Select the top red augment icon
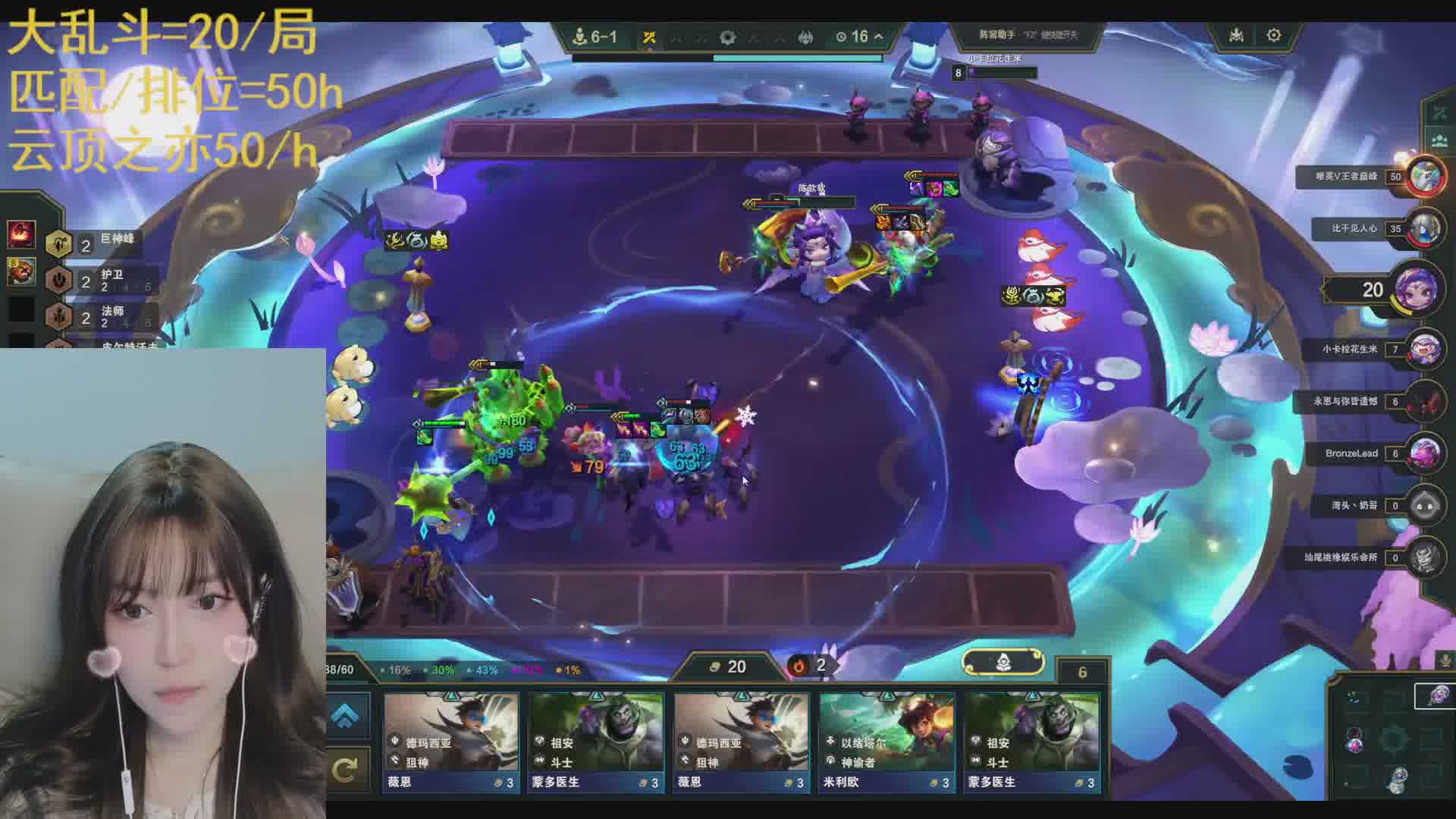The height and width of the screenshot is (819, 1456). pyautogui.click(x=21, y=234)
